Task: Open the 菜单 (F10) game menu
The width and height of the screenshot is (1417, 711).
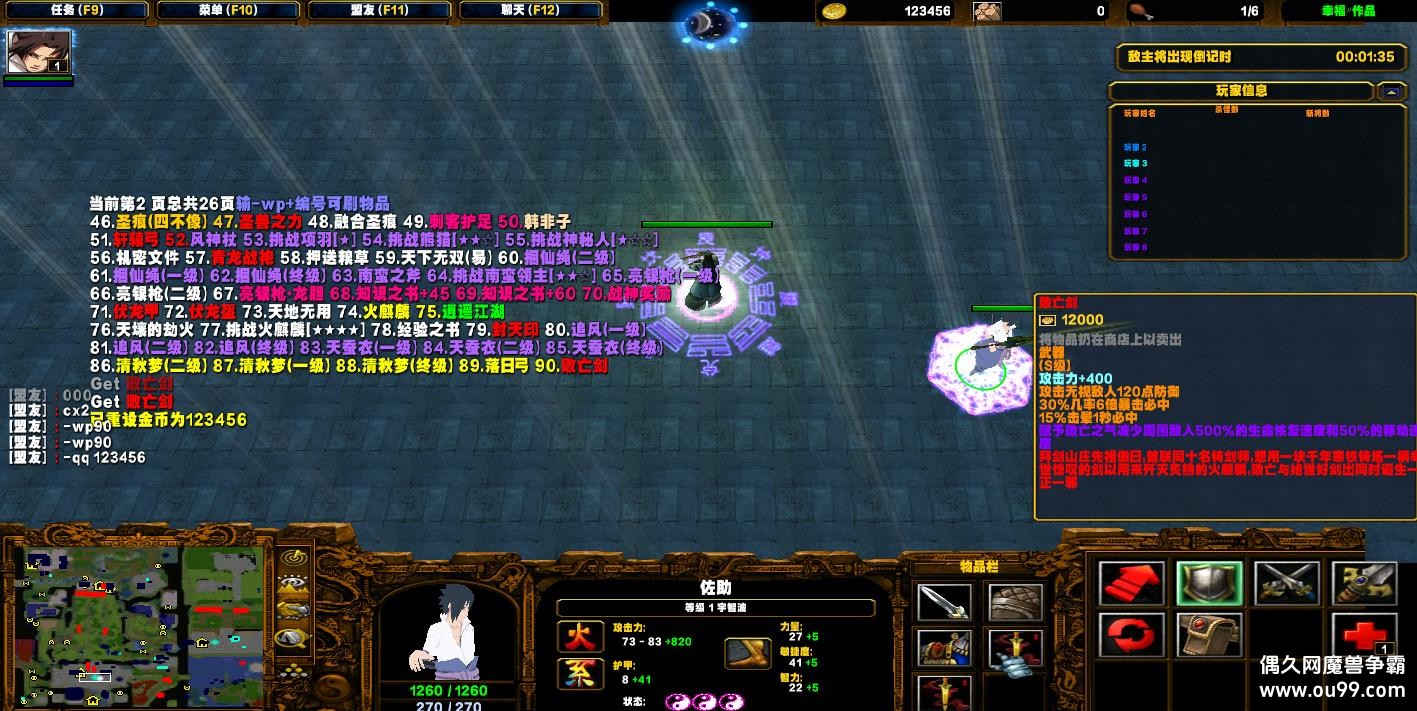Action: tap(228, 11)
